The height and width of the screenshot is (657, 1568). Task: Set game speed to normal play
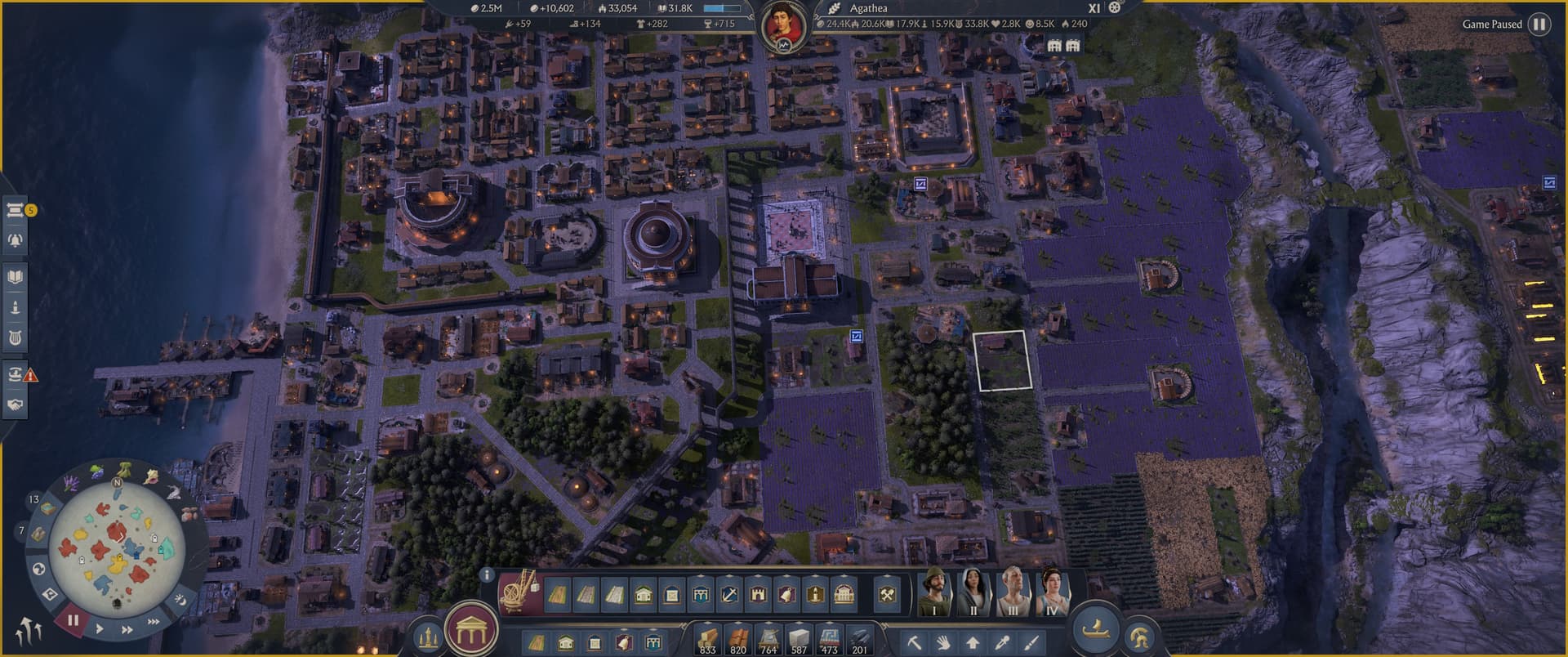pyautogui.click(x=100, y=628)
